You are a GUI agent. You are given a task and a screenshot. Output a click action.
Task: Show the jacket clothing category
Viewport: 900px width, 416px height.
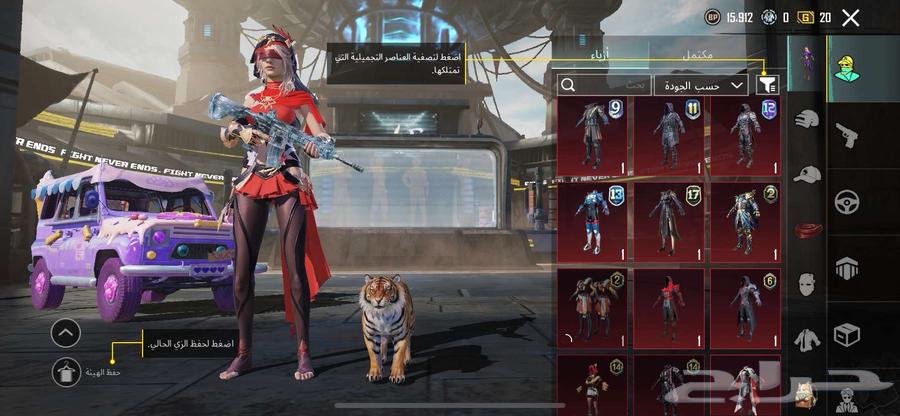click(x=807, y=340)
